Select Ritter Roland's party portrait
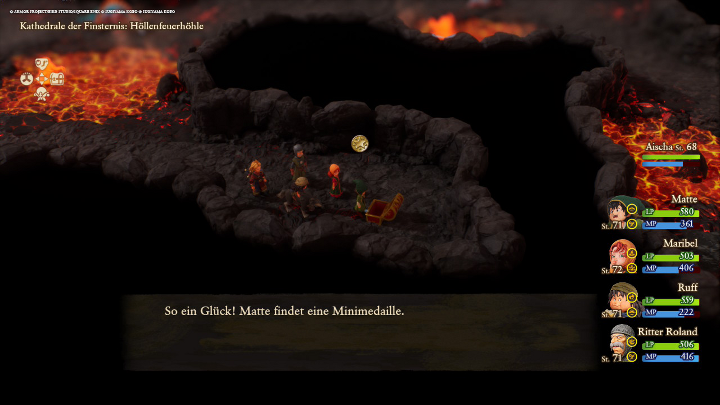Screen dimensions: 720x405 618,345
